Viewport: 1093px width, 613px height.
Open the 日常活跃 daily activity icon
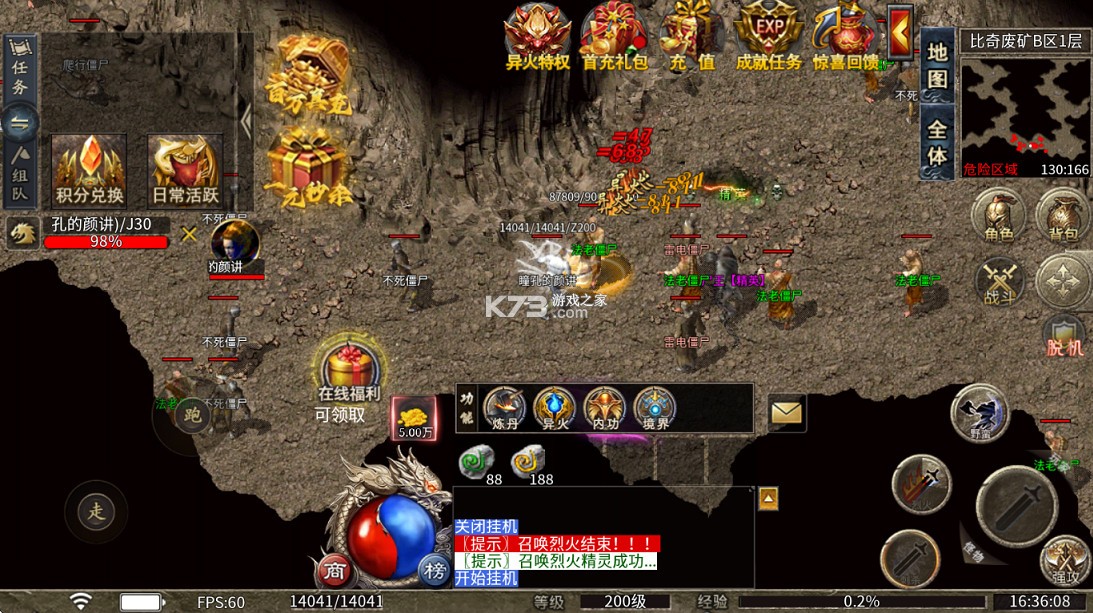(x=184, y=168)
